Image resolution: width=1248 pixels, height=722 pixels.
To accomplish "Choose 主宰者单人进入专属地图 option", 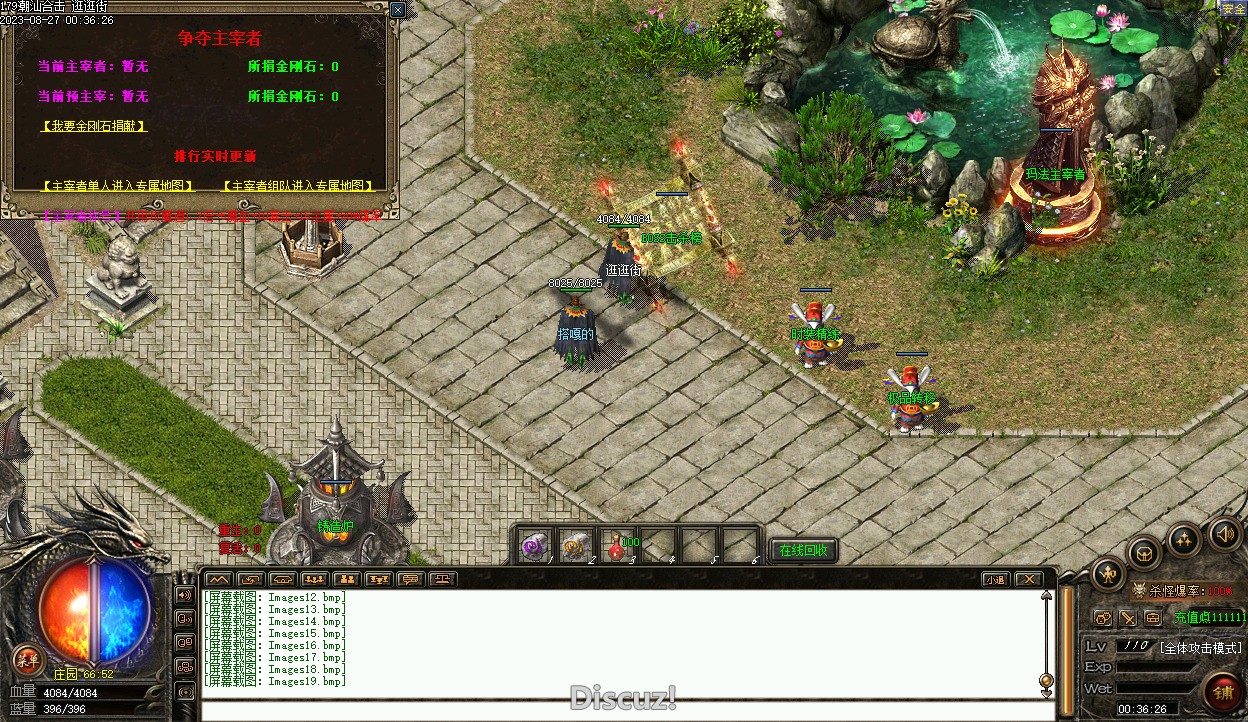I will (118, 186).
